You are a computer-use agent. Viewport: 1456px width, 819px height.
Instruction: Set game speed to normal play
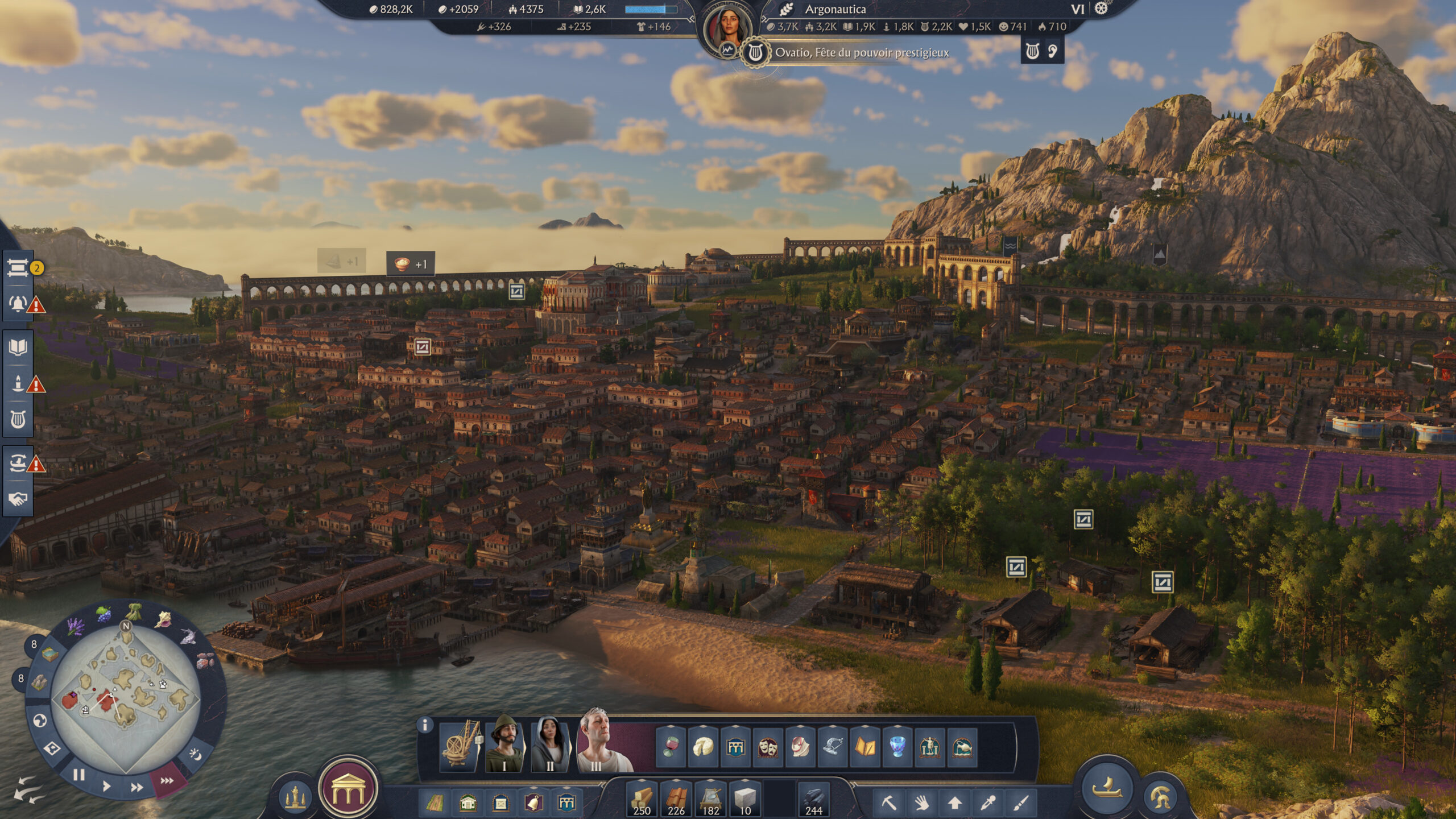(106, 787)
